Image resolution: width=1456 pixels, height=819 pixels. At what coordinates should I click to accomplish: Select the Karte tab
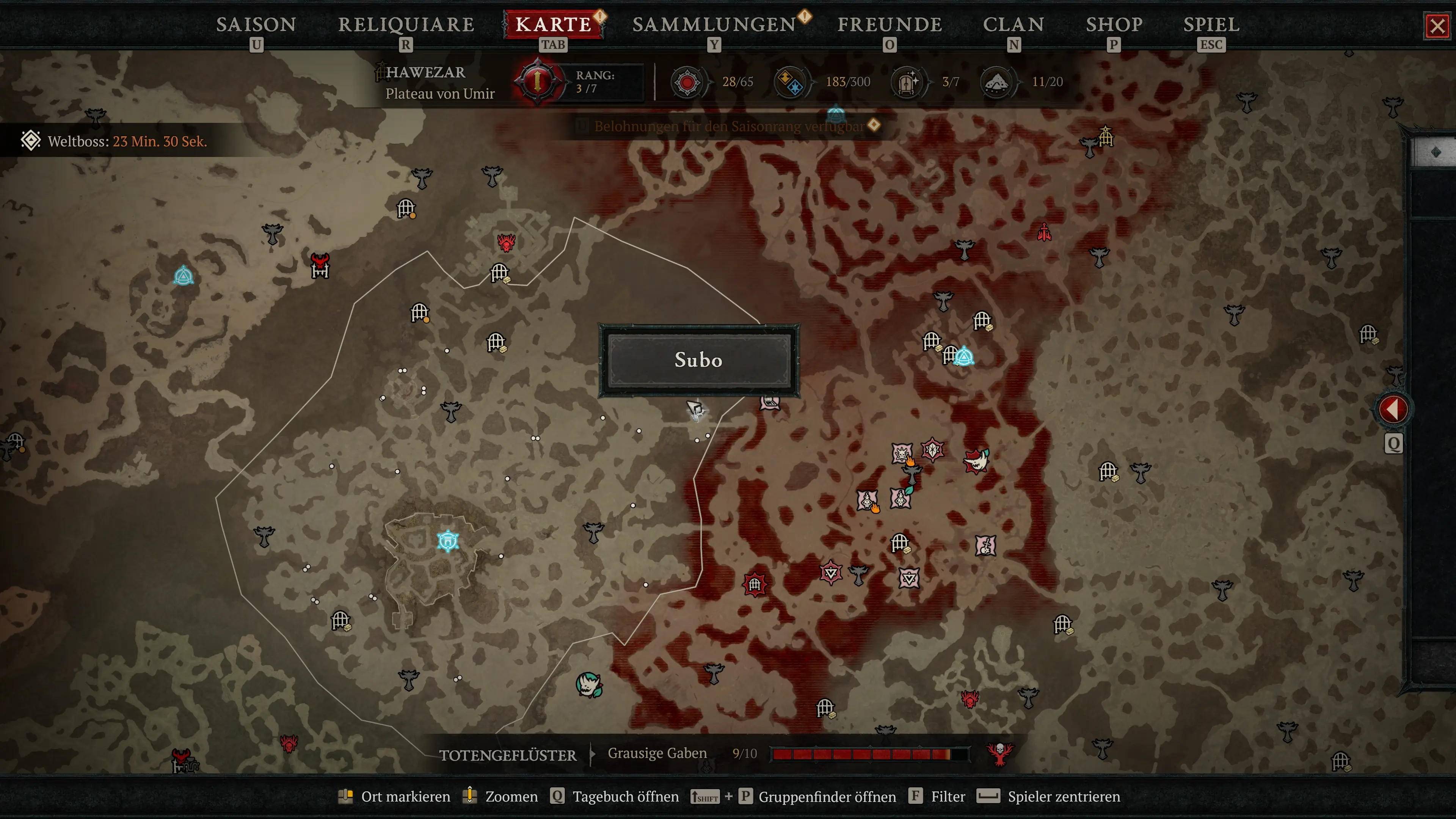(553, 25)
